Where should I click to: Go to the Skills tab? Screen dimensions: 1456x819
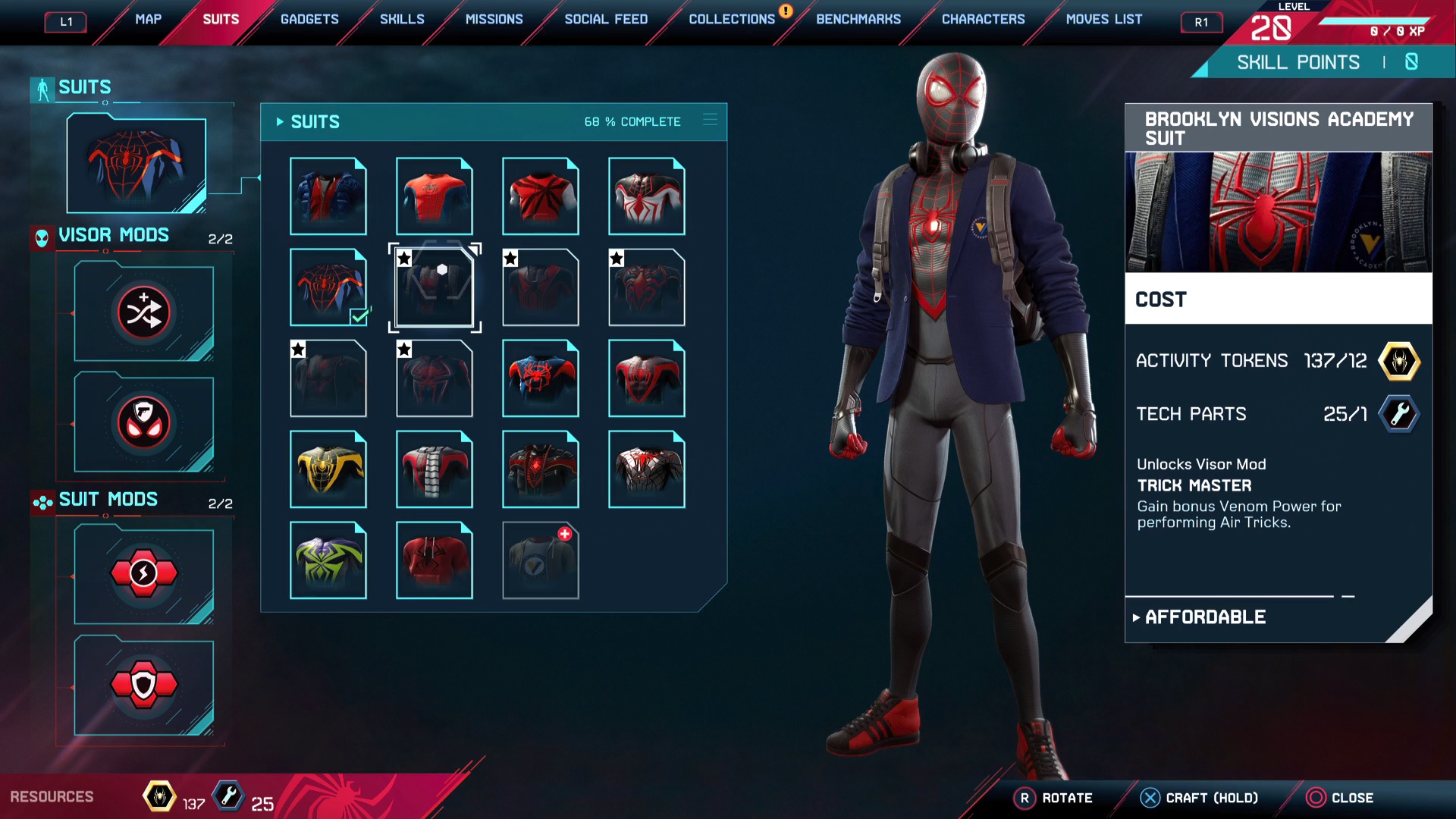(x=402, y=20)
